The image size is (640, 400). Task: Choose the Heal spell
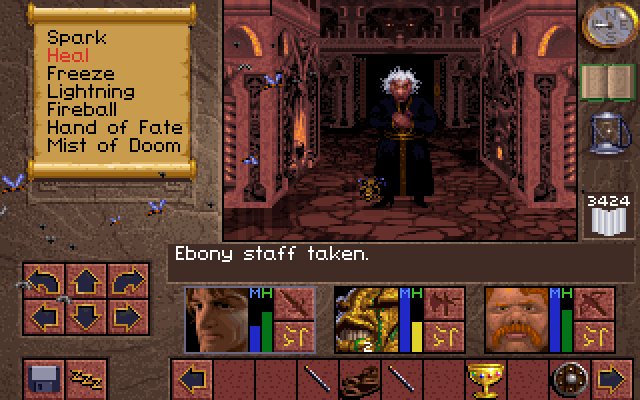coord(68,56)
